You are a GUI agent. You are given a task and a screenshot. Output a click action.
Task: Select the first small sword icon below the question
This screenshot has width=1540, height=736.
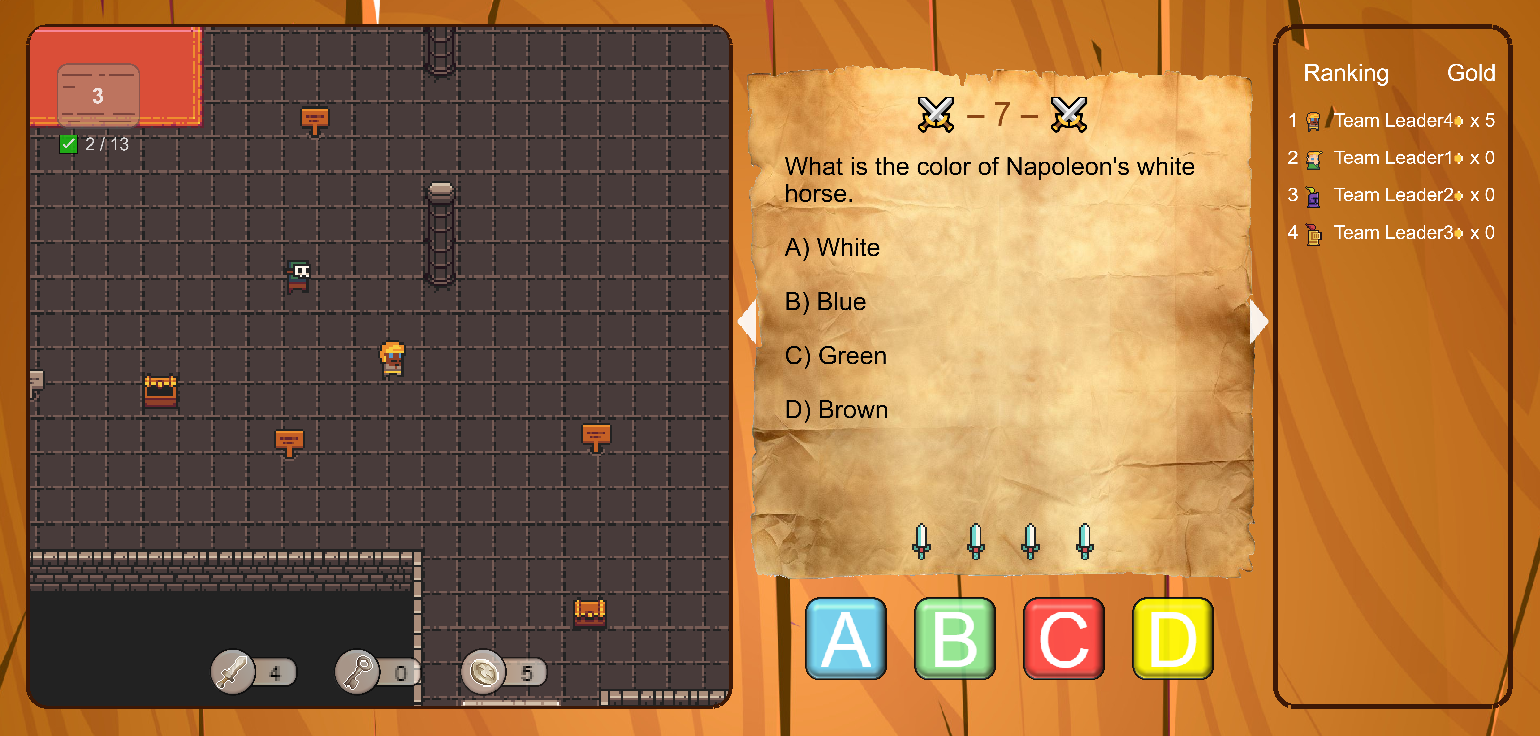pyautogui.click(x=922, y=541)
